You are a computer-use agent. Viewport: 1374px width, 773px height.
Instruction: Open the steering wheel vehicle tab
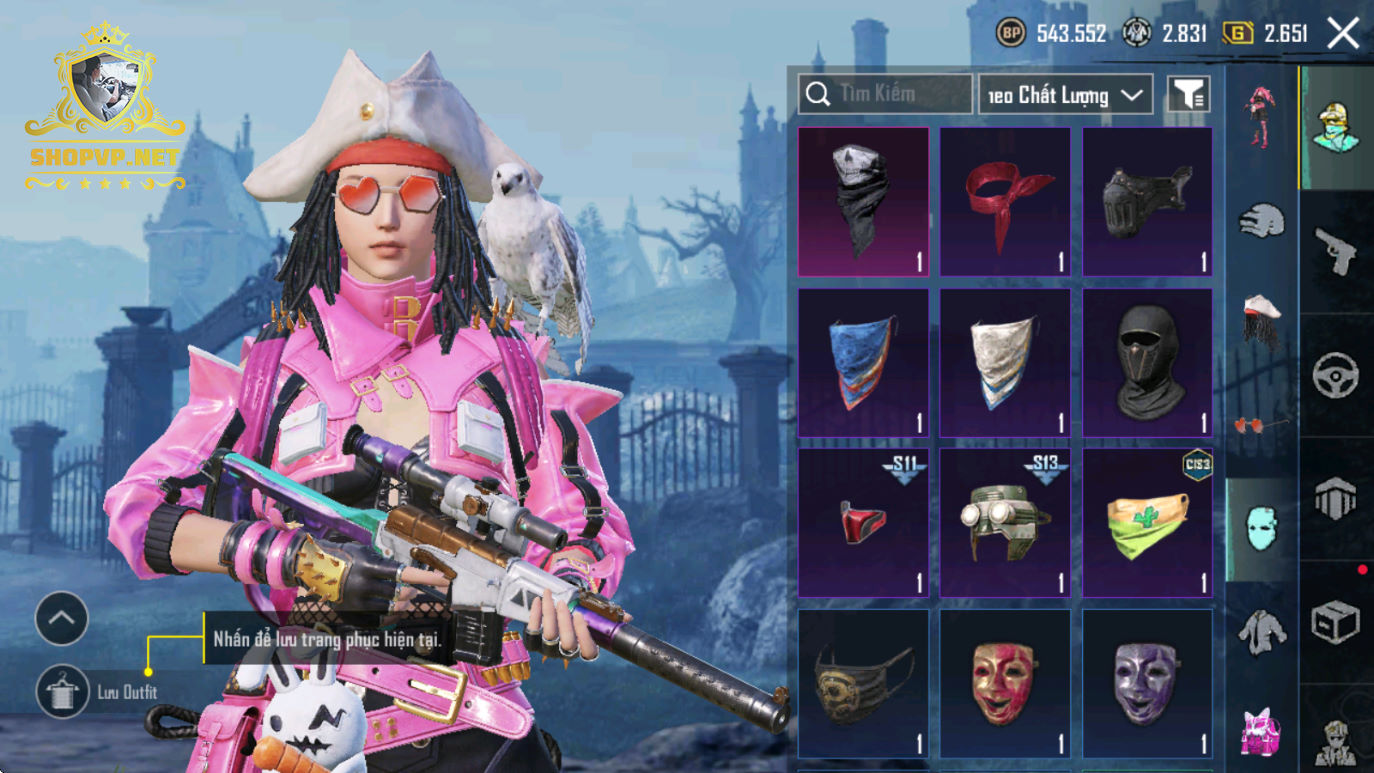tap(1335, 376)
